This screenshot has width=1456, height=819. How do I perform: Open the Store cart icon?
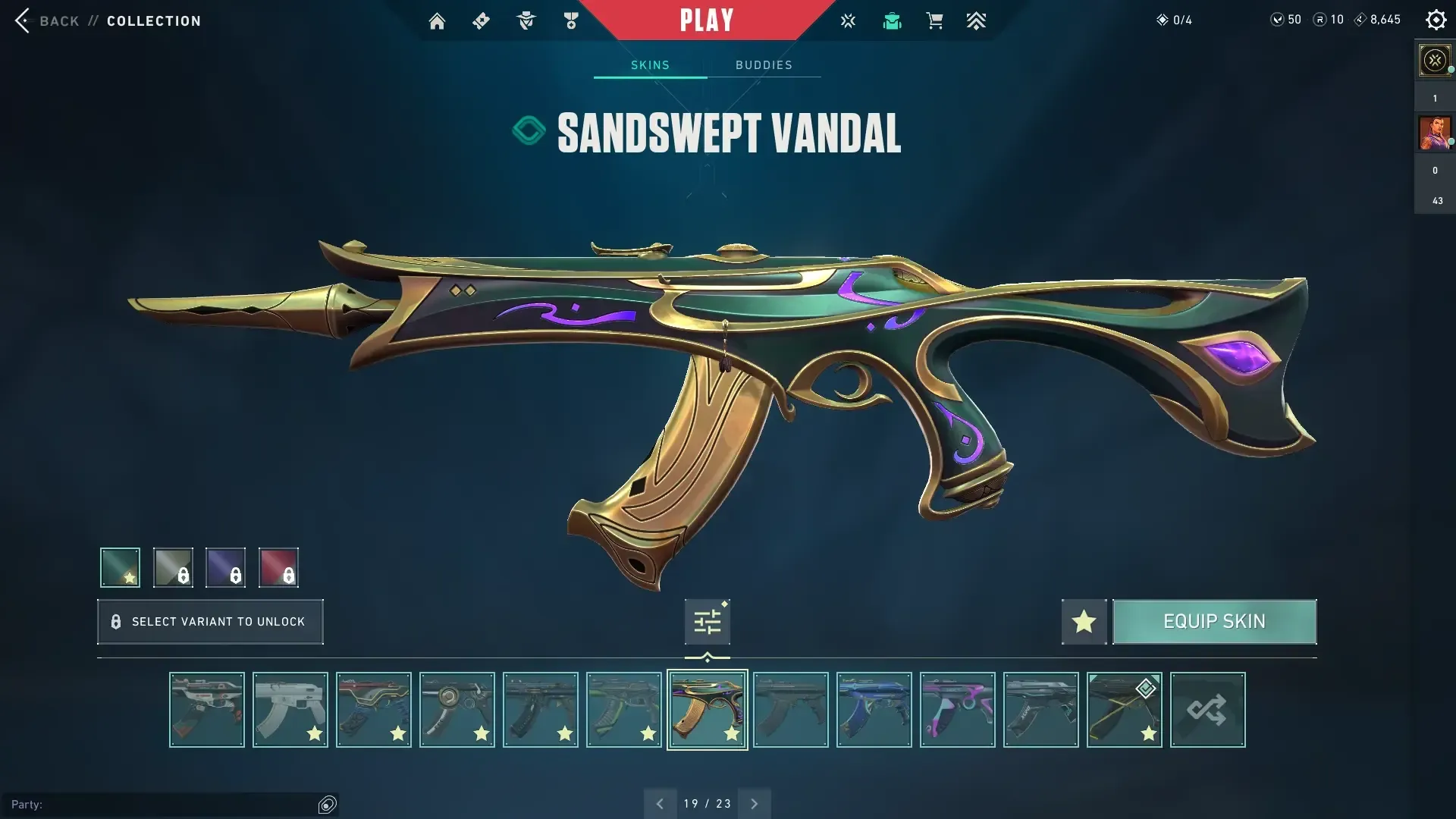click(x=935, y=20)
